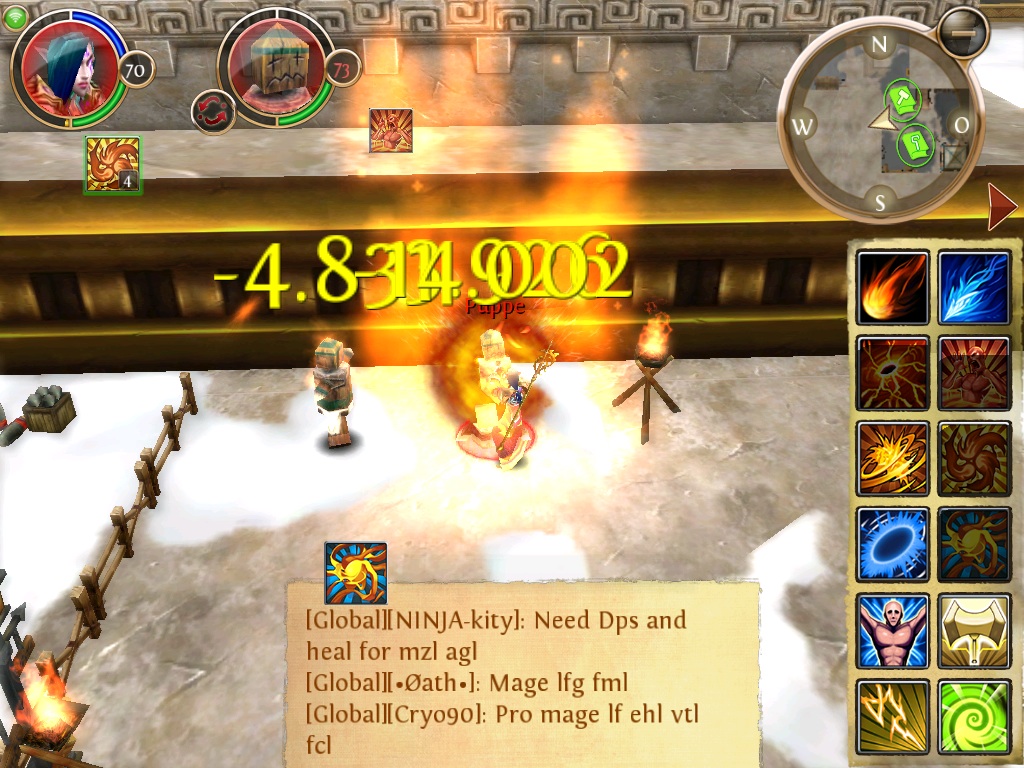1024x768 pixels.
Task: Select the wooden dummy target portrait
Action: click(x=275, y=68)
